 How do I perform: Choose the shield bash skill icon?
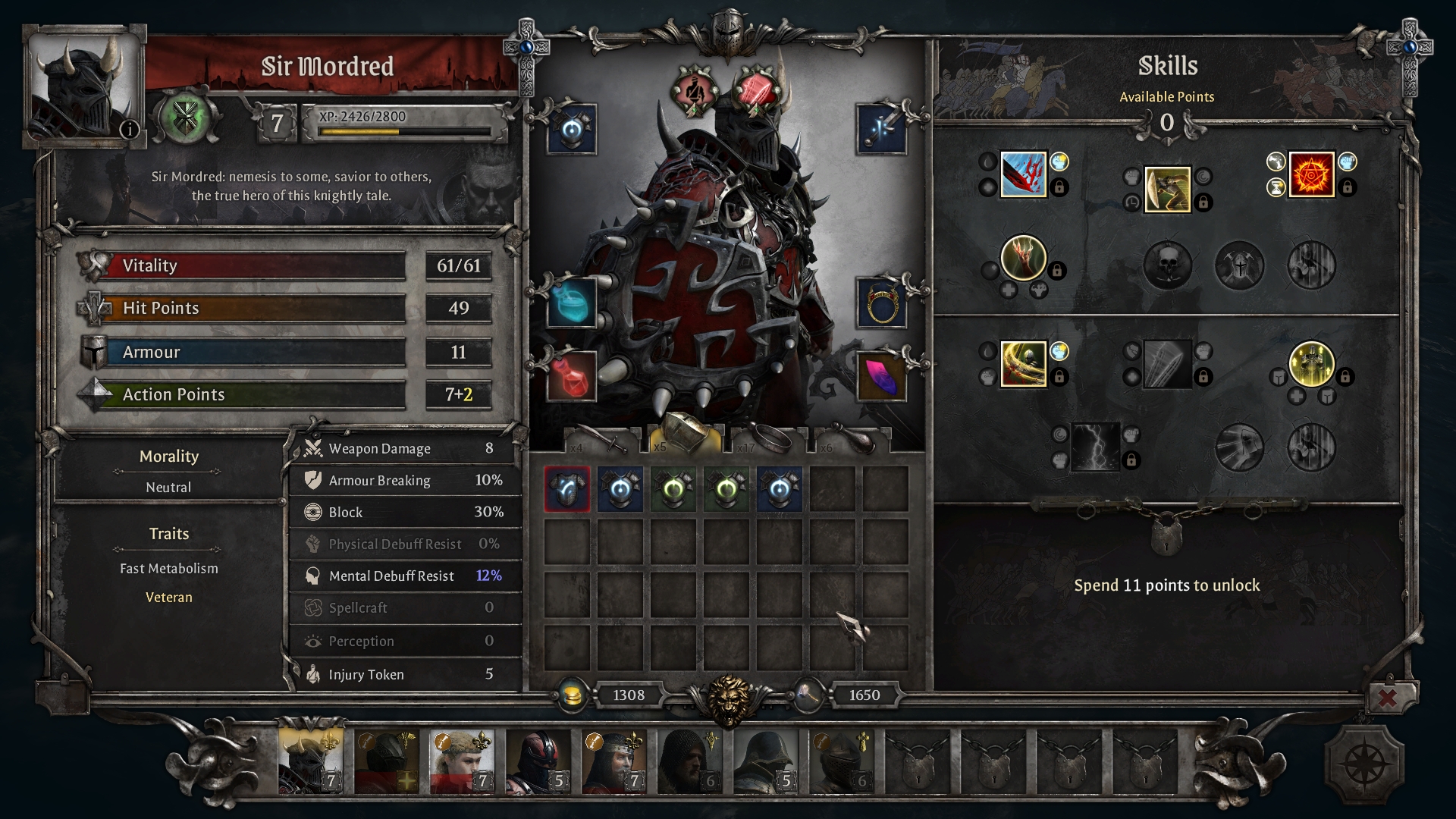[x=1167, y=190]
